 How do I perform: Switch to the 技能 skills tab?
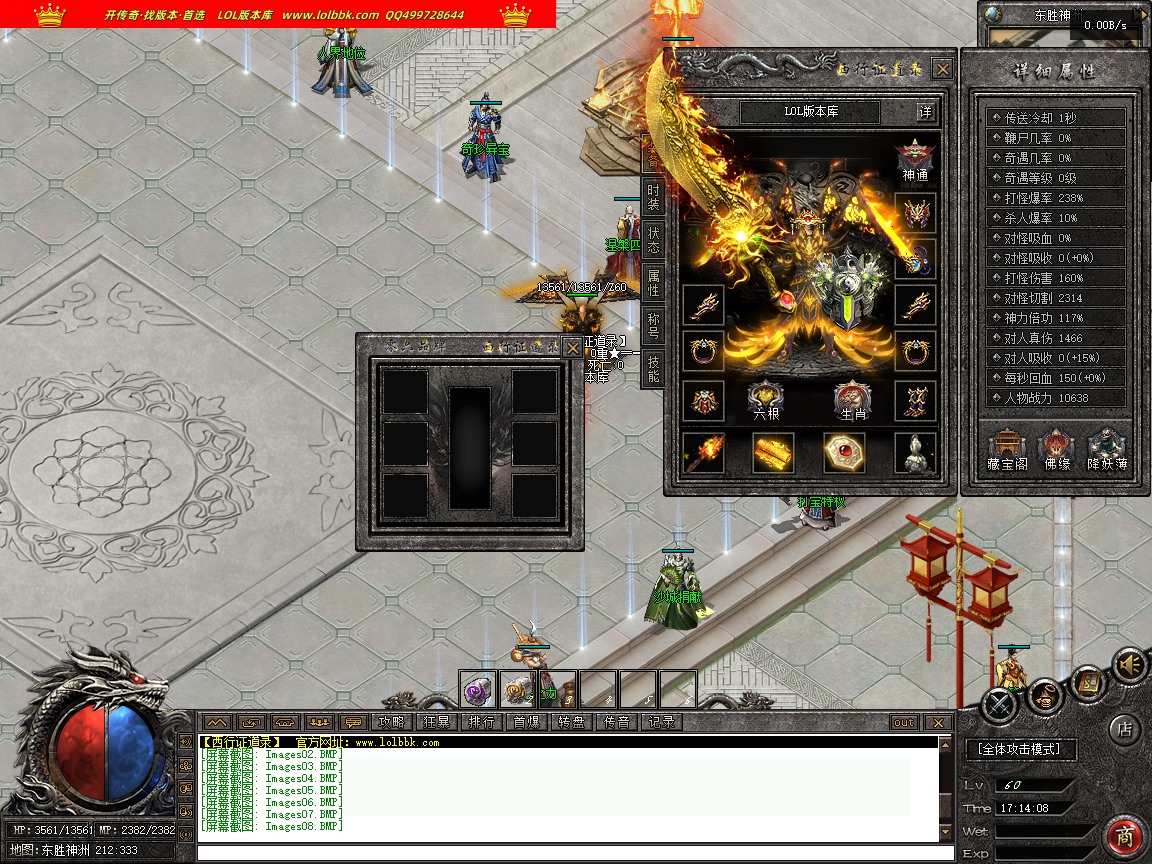[x=653, y=368]
